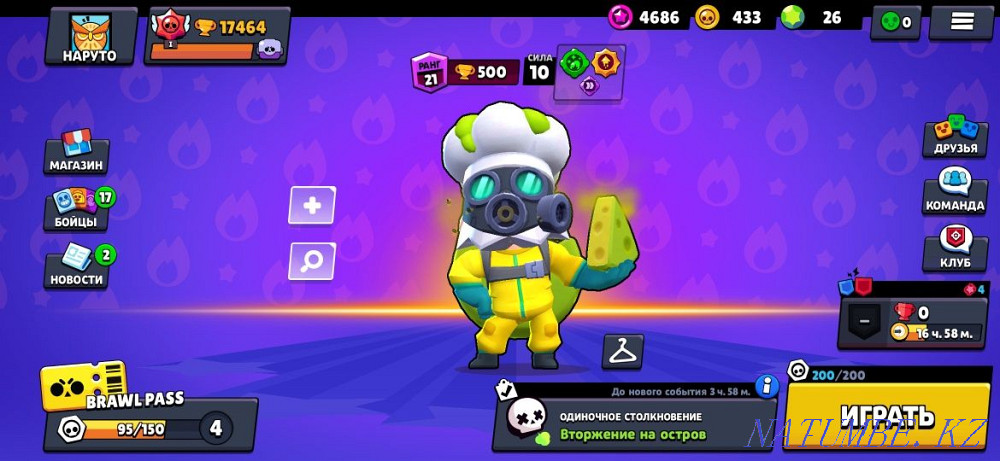Open the БОЙЦЫ brawlers list

(77, 208)
